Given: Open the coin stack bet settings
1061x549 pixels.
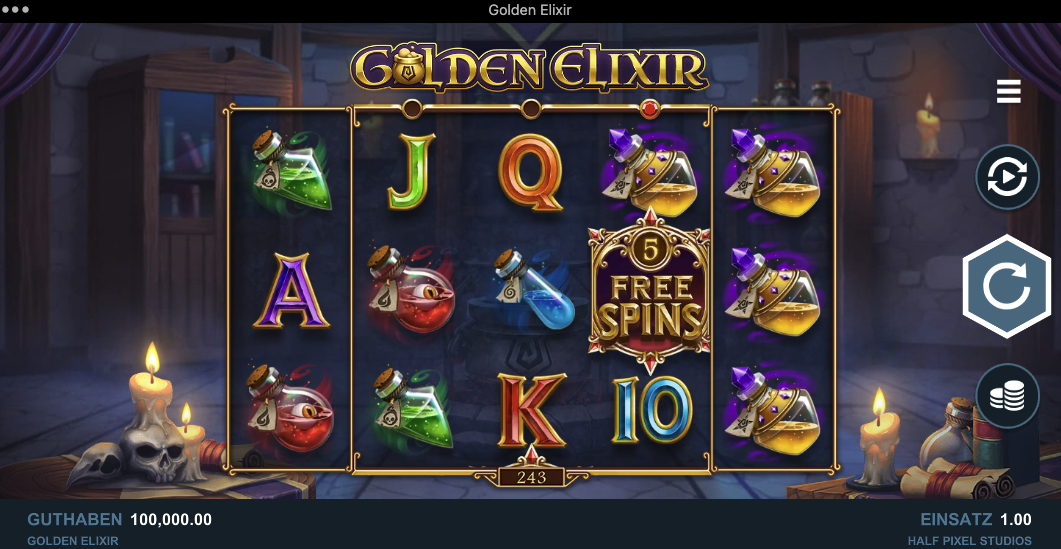Looking at the screenshot, I should (1007, 396).
